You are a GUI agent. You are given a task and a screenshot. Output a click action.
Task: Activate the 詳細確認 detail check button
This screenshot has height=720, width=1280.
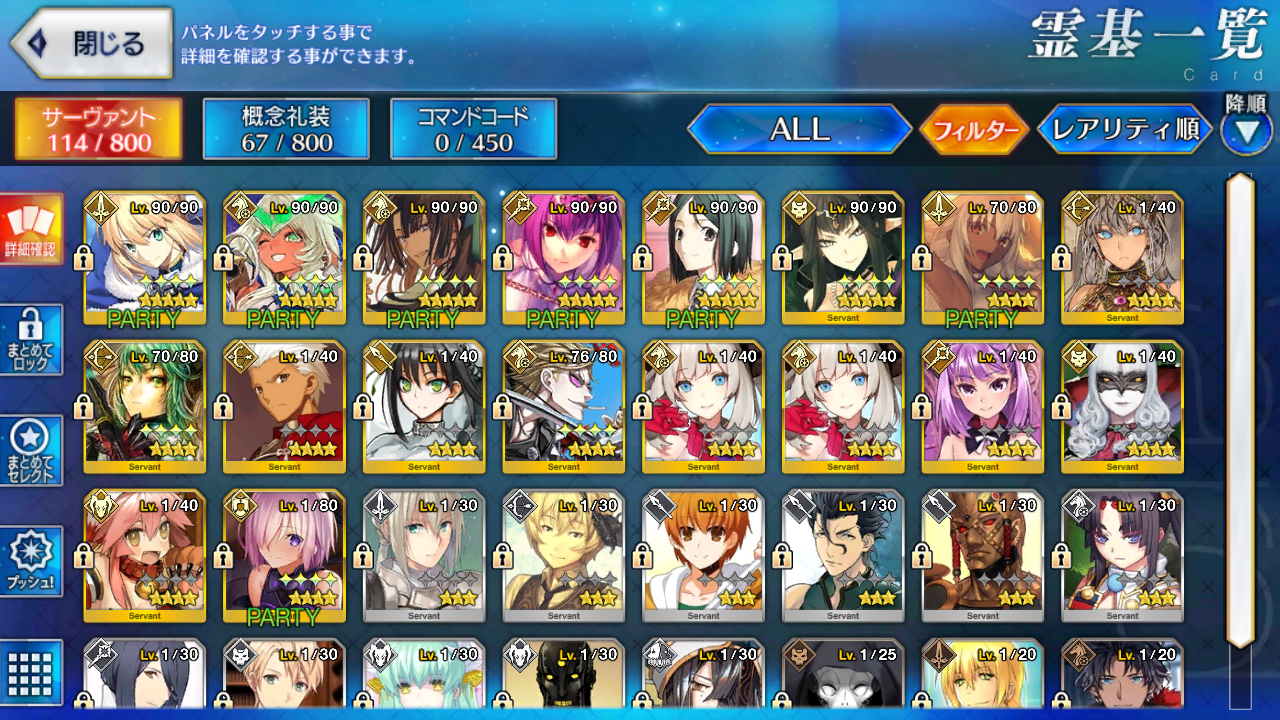tap(31, 229)
